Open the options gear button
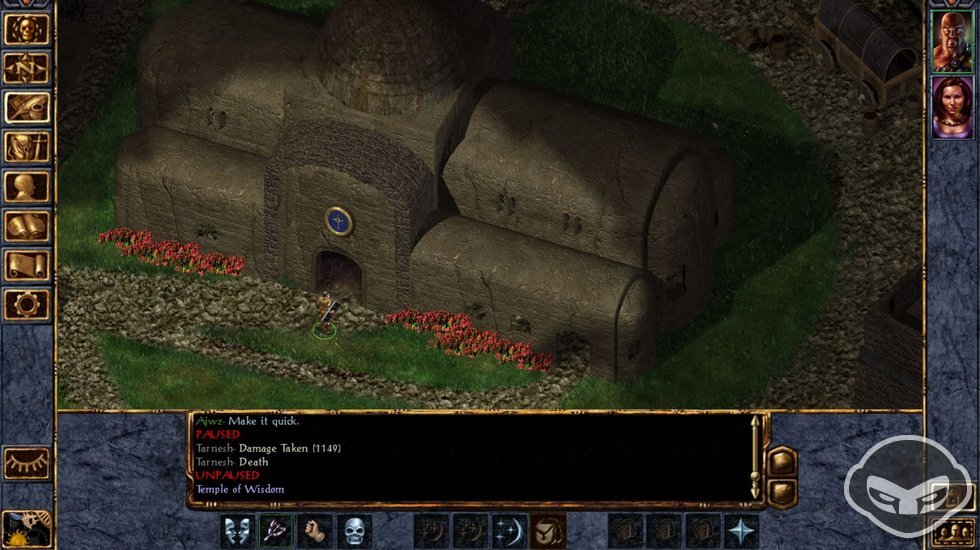 pos(26,304)
